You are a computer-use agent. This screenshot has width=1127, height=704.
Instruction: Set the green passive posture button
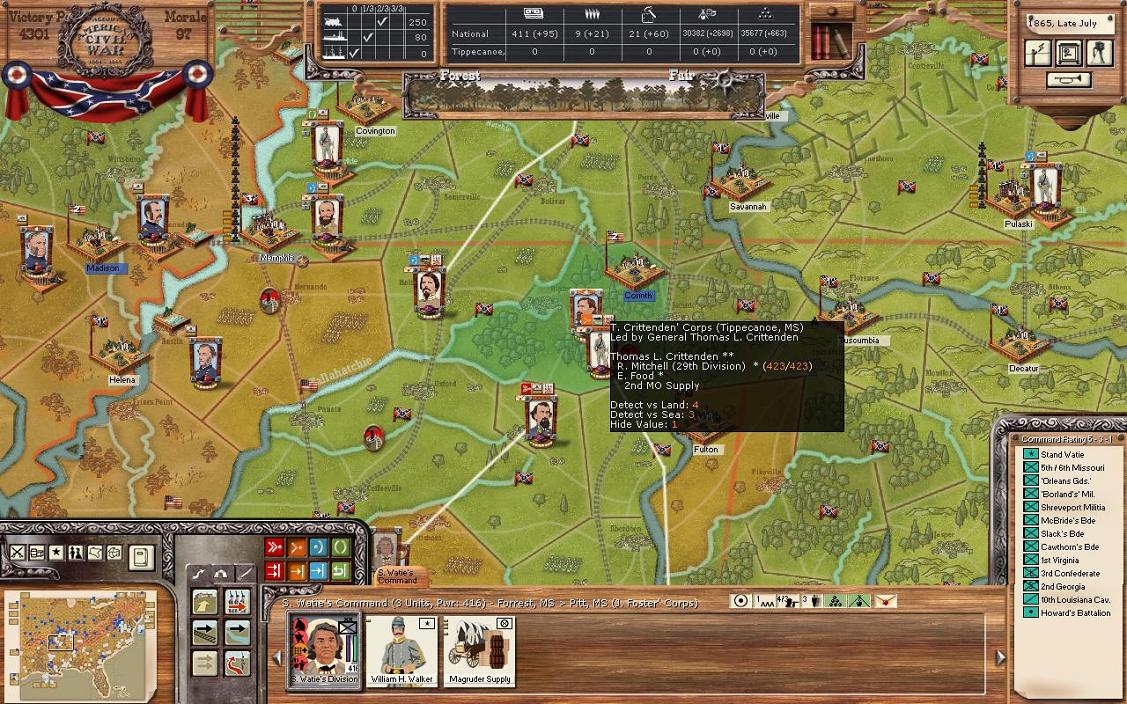341,547
